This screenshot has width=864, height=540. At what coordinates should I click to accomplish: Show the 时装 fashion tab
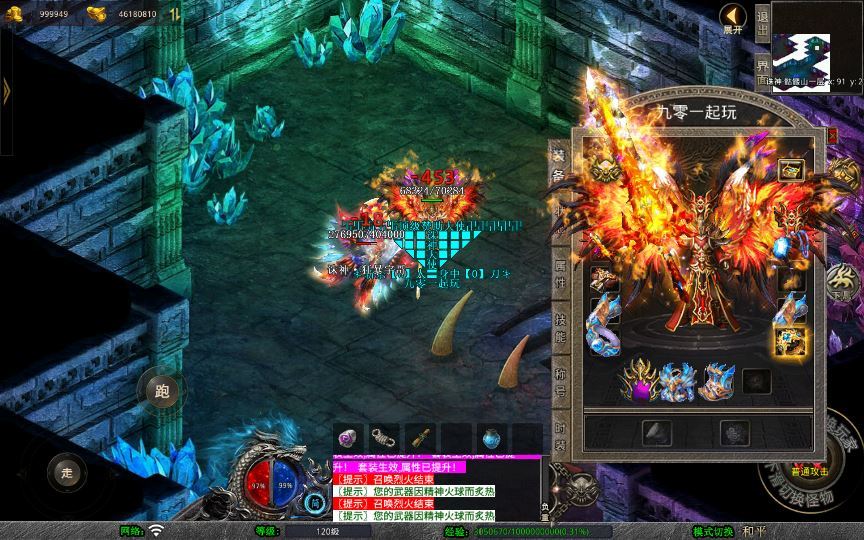[559, 432]
